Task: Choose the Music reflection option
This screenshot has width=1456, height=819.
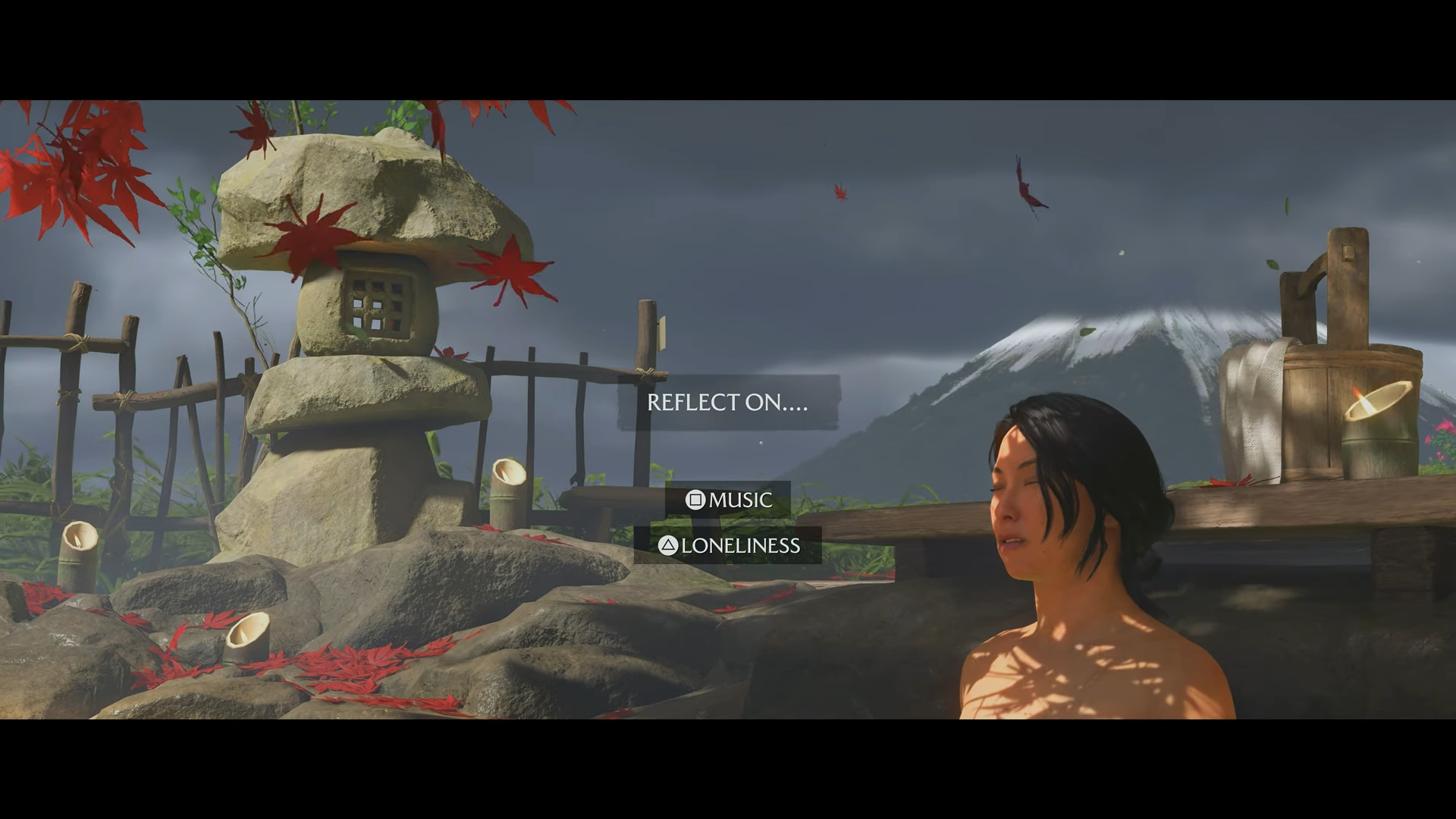Action: [729, 500]
